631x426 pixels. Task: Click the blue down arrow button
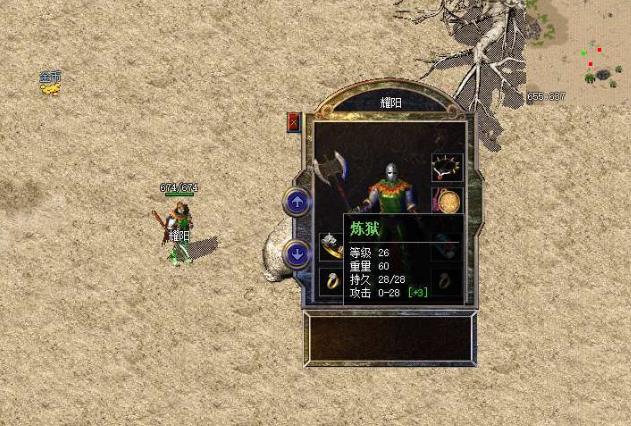pos(297,254)
